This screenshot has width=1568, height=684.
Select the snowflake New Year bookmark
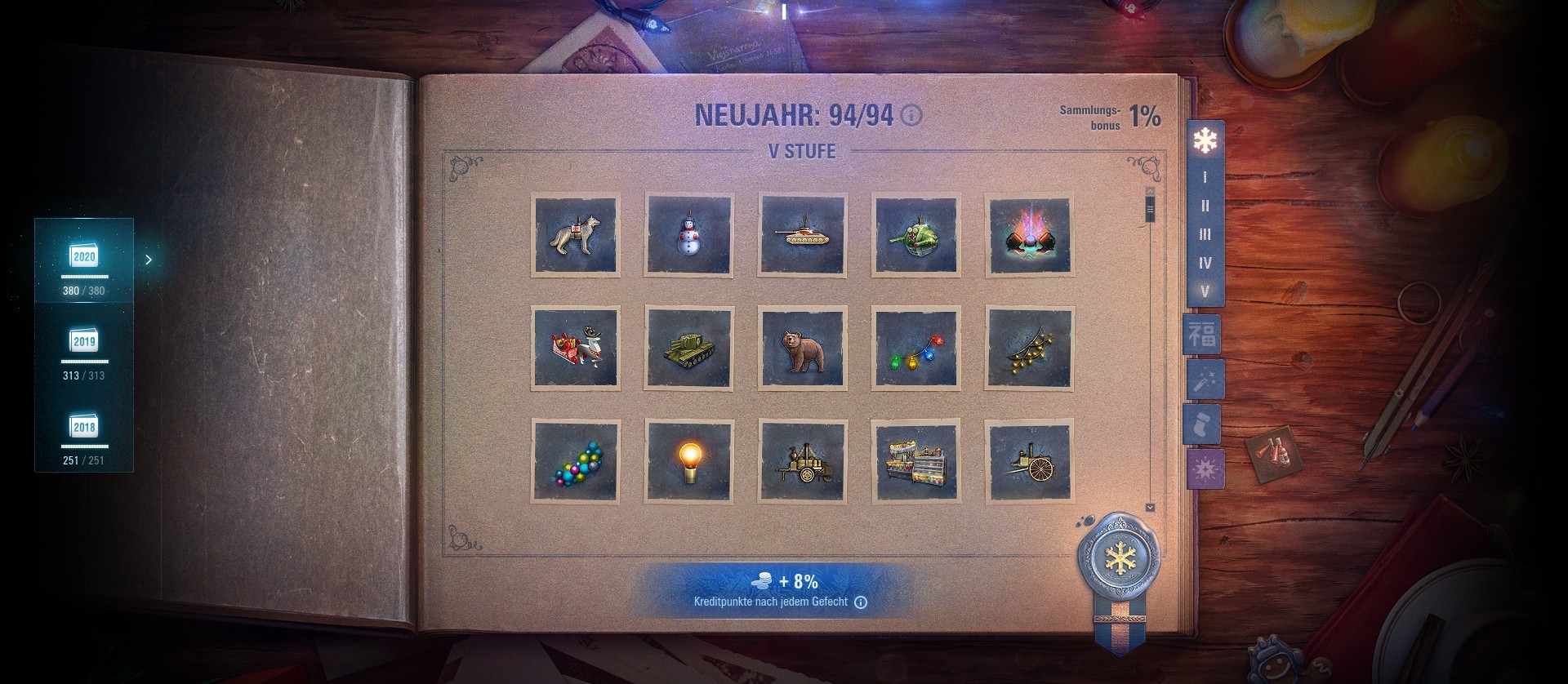pyautogui.click(x=1205, y=140)
